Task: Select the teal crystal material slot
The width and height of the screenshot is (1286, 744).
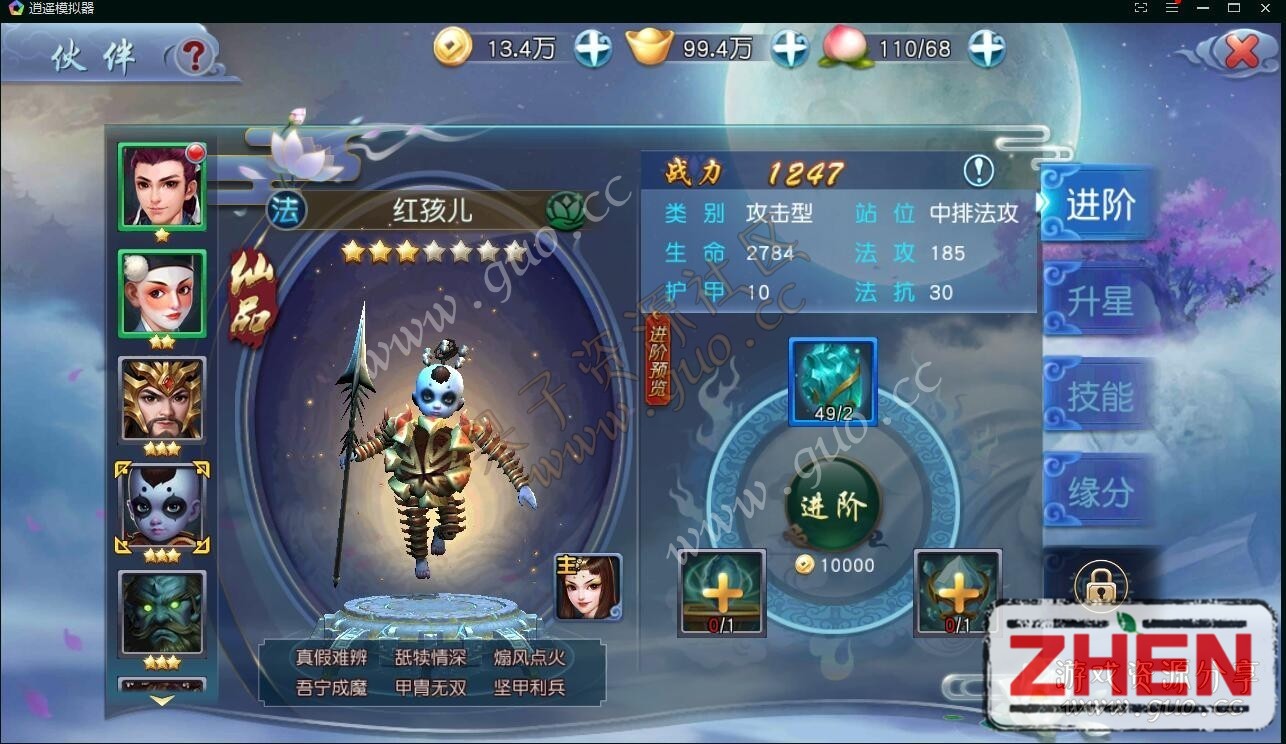Action: tap(832, 381)
